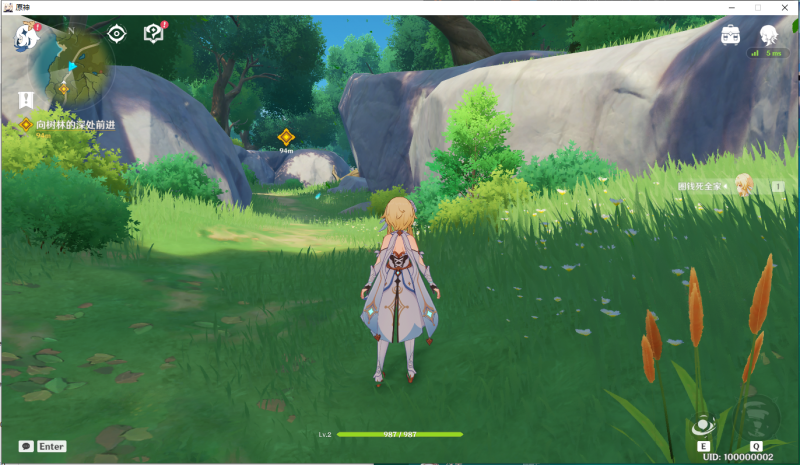Close the game window

785,7
